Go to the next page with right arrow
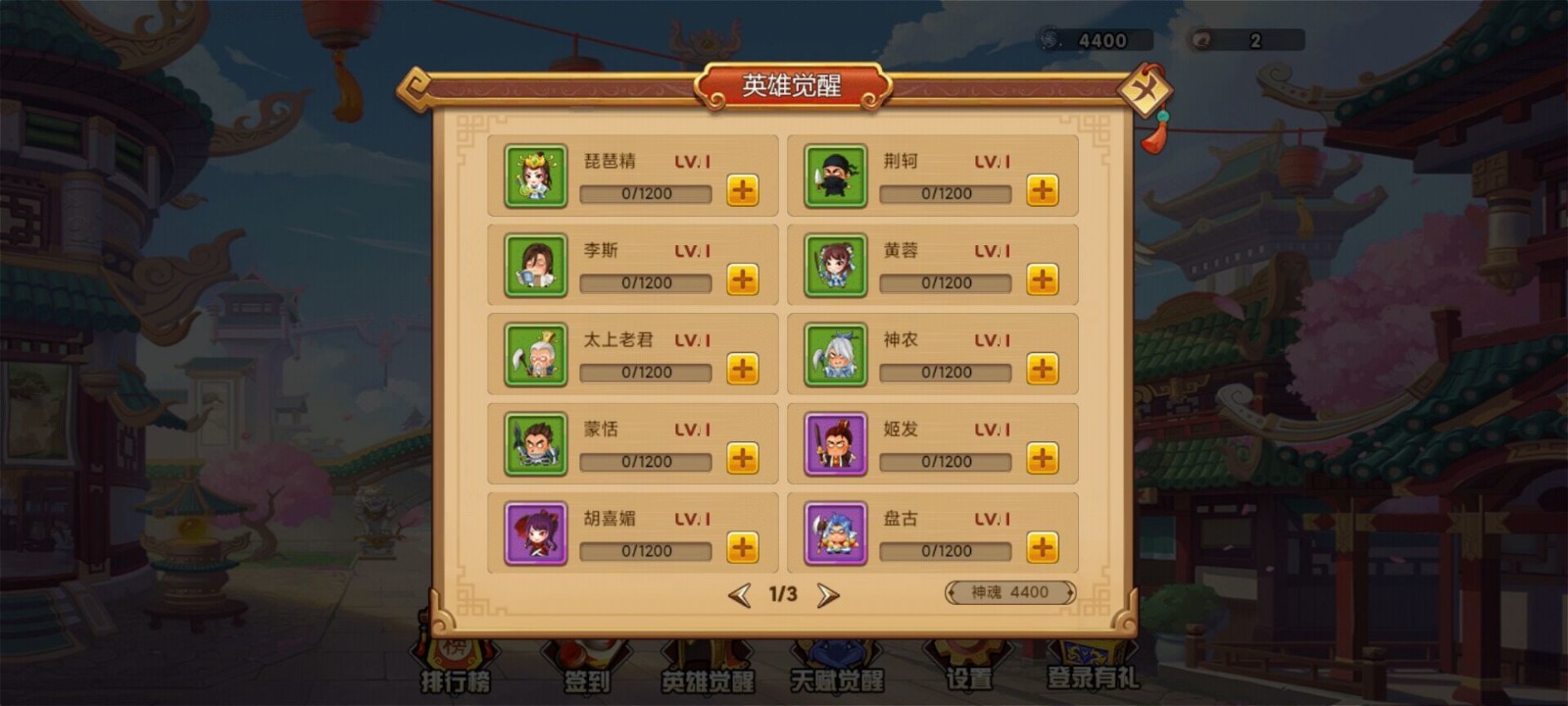The width and height of the screenshot is (1568, 706). point(826,592)
